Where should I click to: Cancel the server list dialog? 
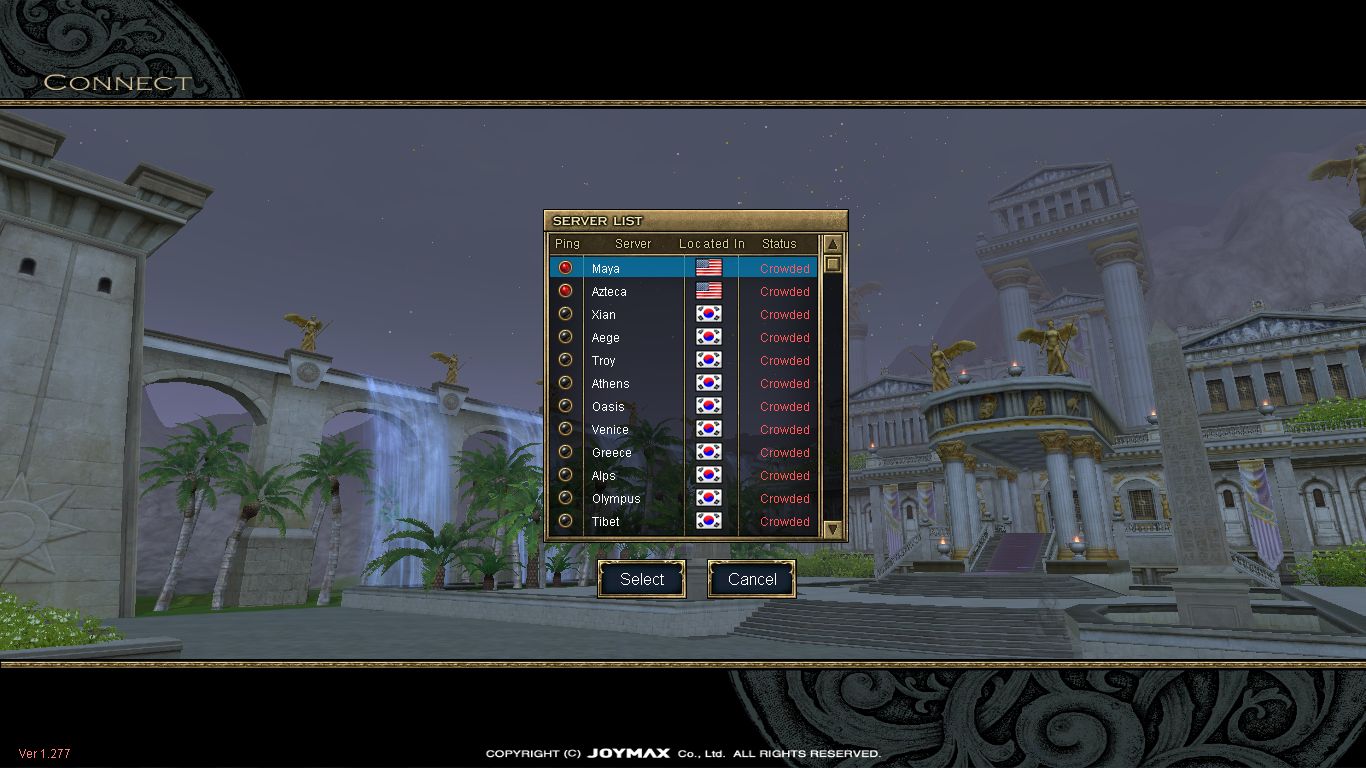click(x=751, y=579)
